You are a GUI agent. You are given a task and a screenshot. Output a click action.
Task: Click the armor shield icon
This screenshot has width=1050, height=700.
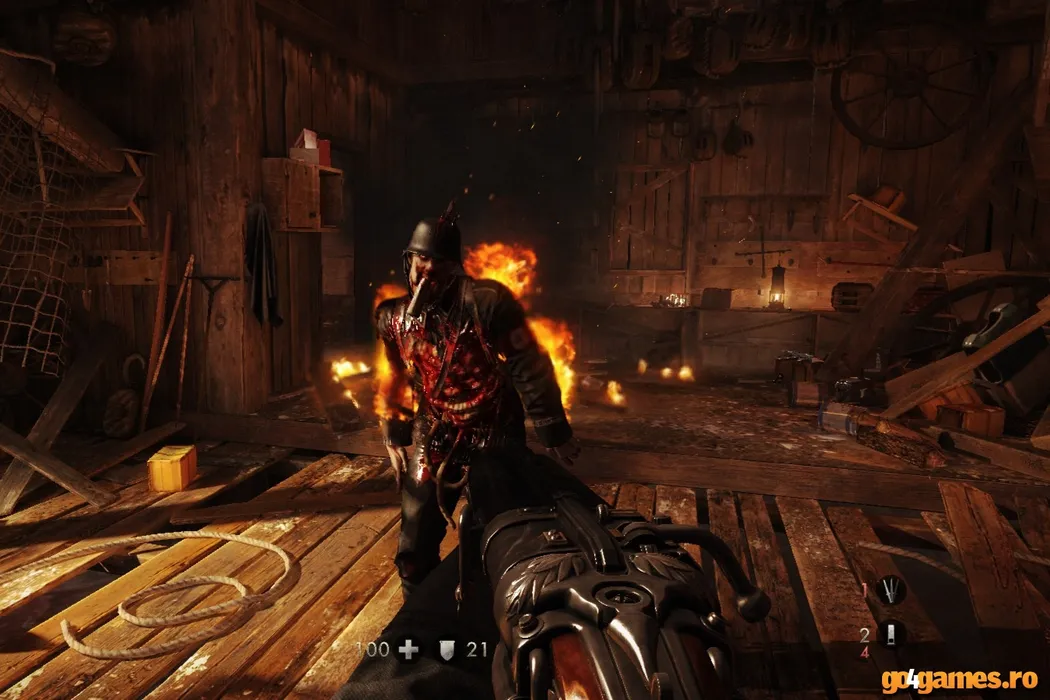[x=445, y=649]
